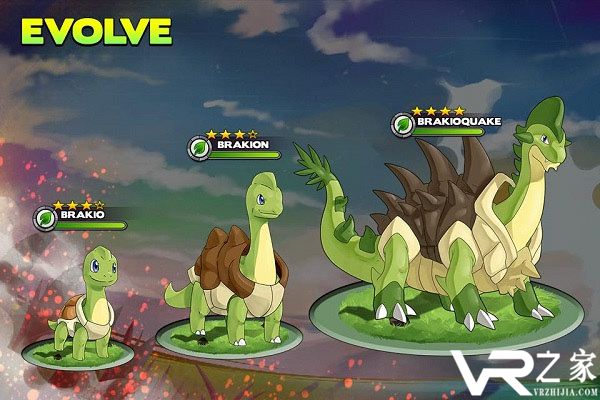Viewport: 600px width, 400px height.
Task: Click the leaf element icon beside Brakio
Action: pos(45,219)
